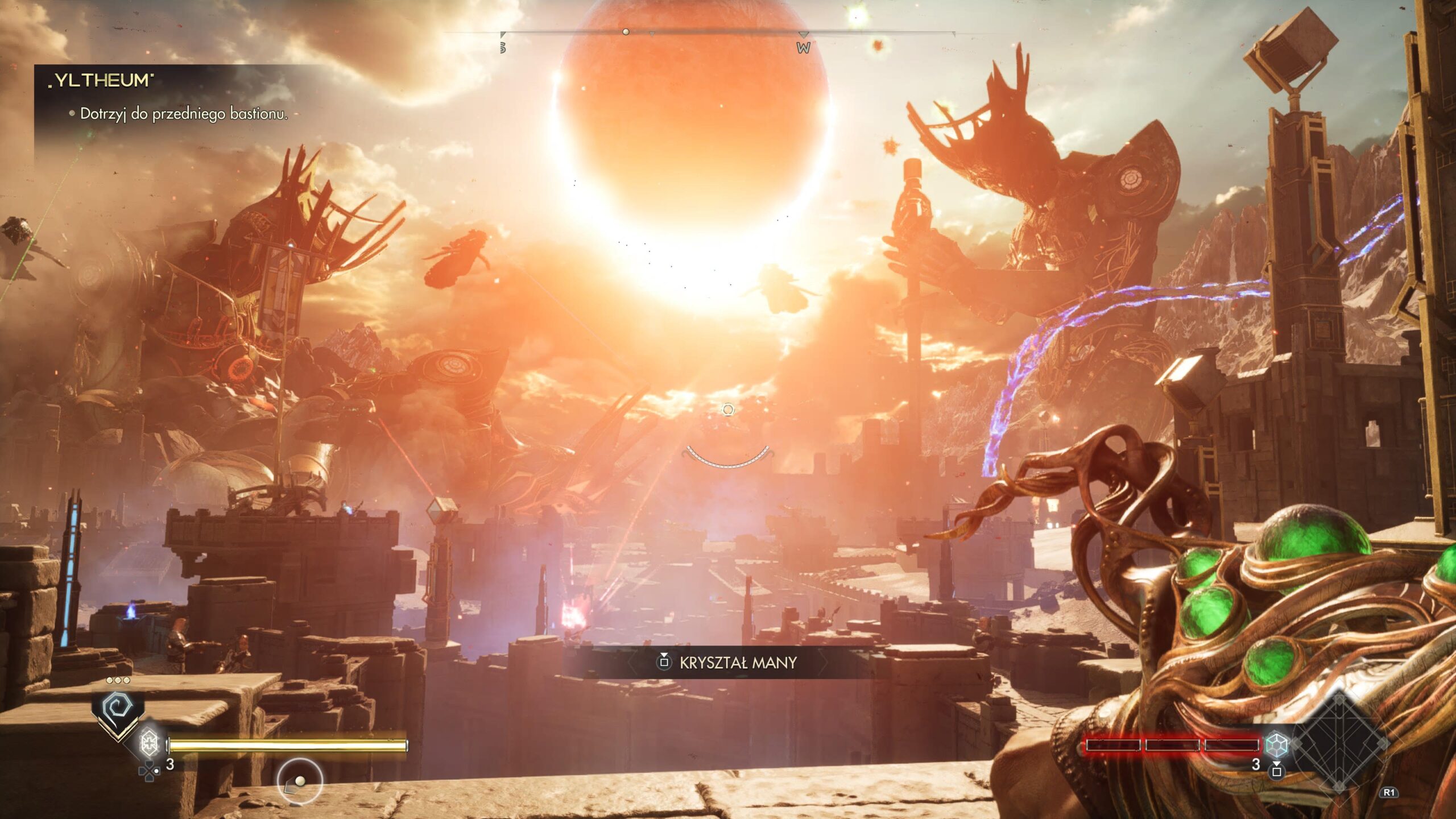
Task: Open the diamond-shaped spell sigil panel
Action: click(1339, 742)
